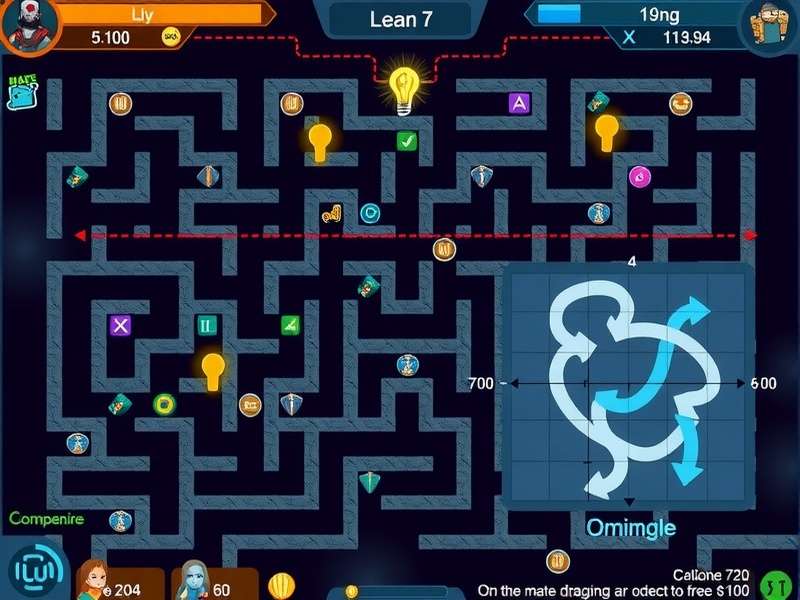Tap the coin icon beside 5.100

click(x=171, y=38)
